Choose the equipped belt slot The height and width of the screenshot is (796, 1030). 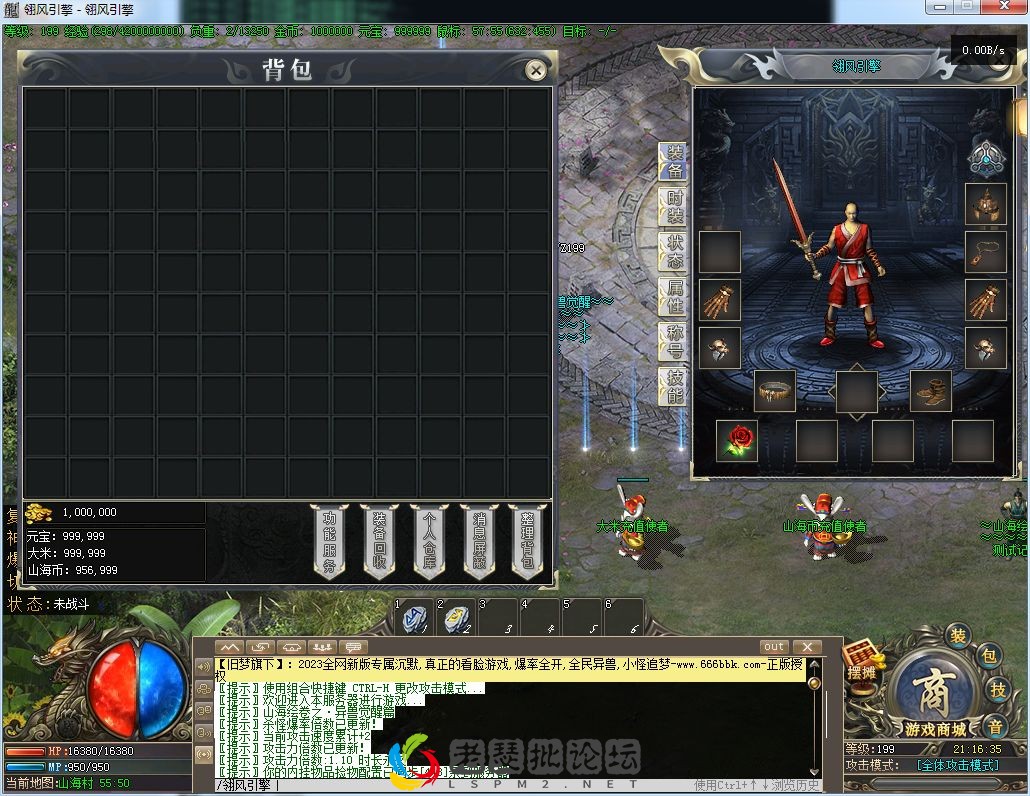click(775, 391)
